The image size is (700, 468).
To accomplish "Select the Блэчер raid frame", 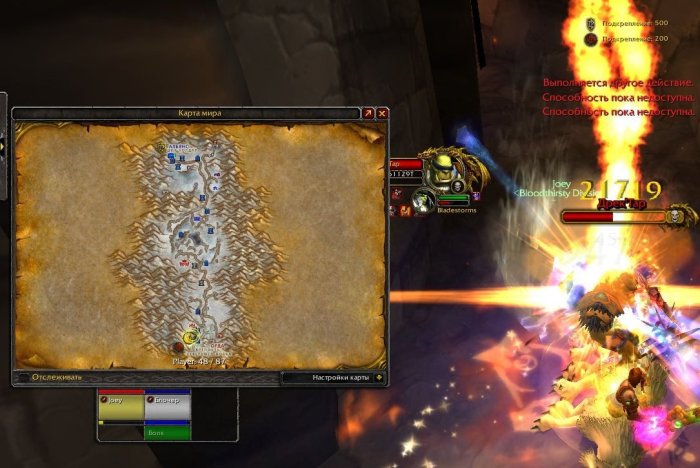I will pyautogui.click(x=167, y=405).
